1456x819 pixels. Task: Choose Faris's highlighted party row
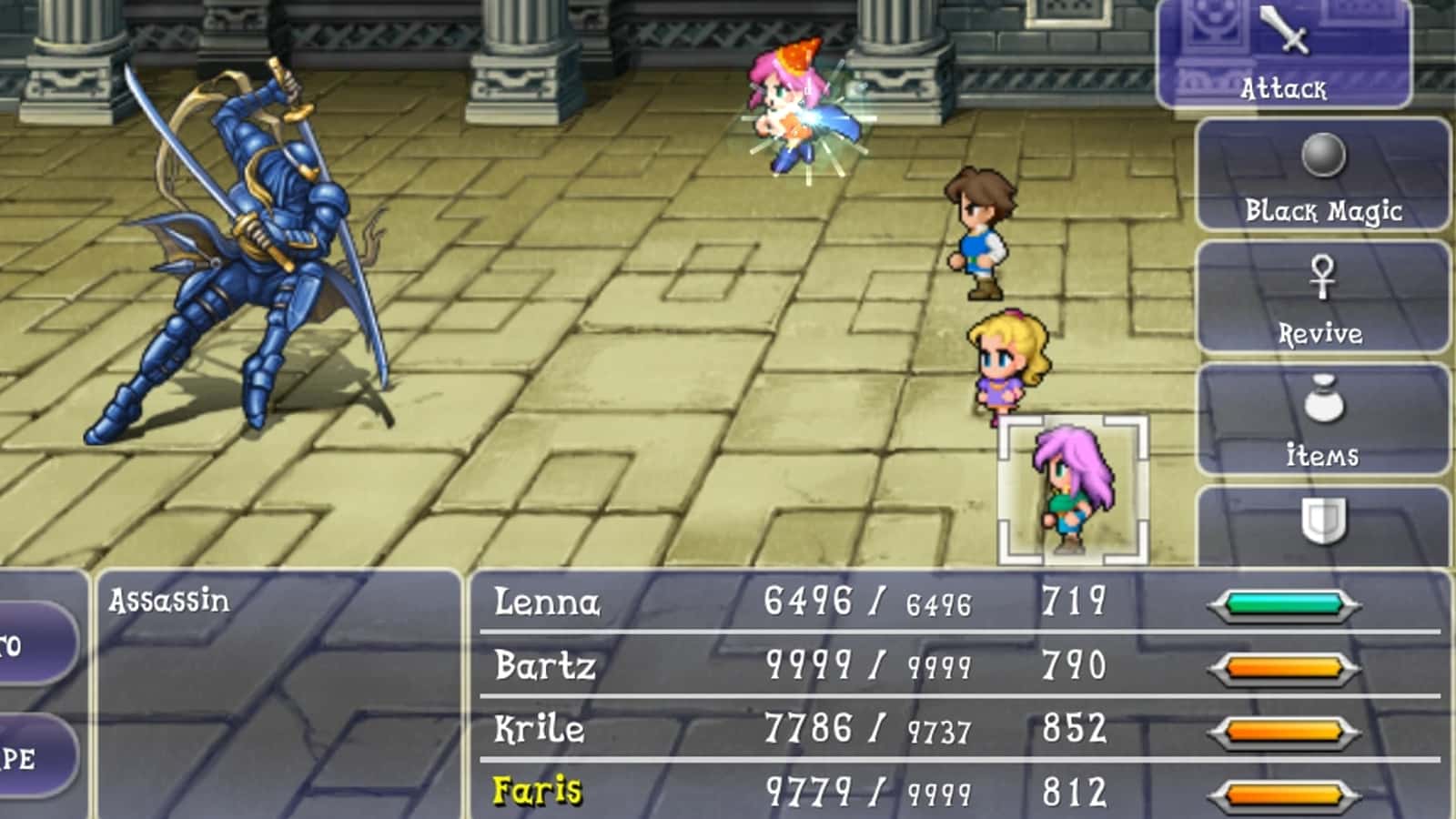click(955, 791)
